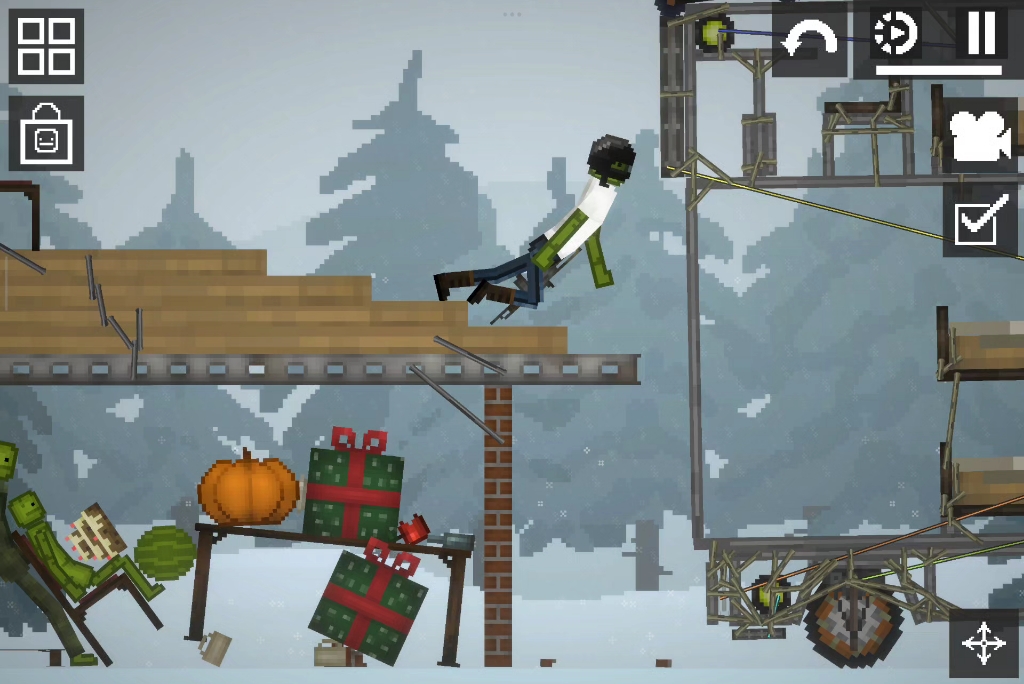Activate the four-arrow move tool

[x=984, y=643]
